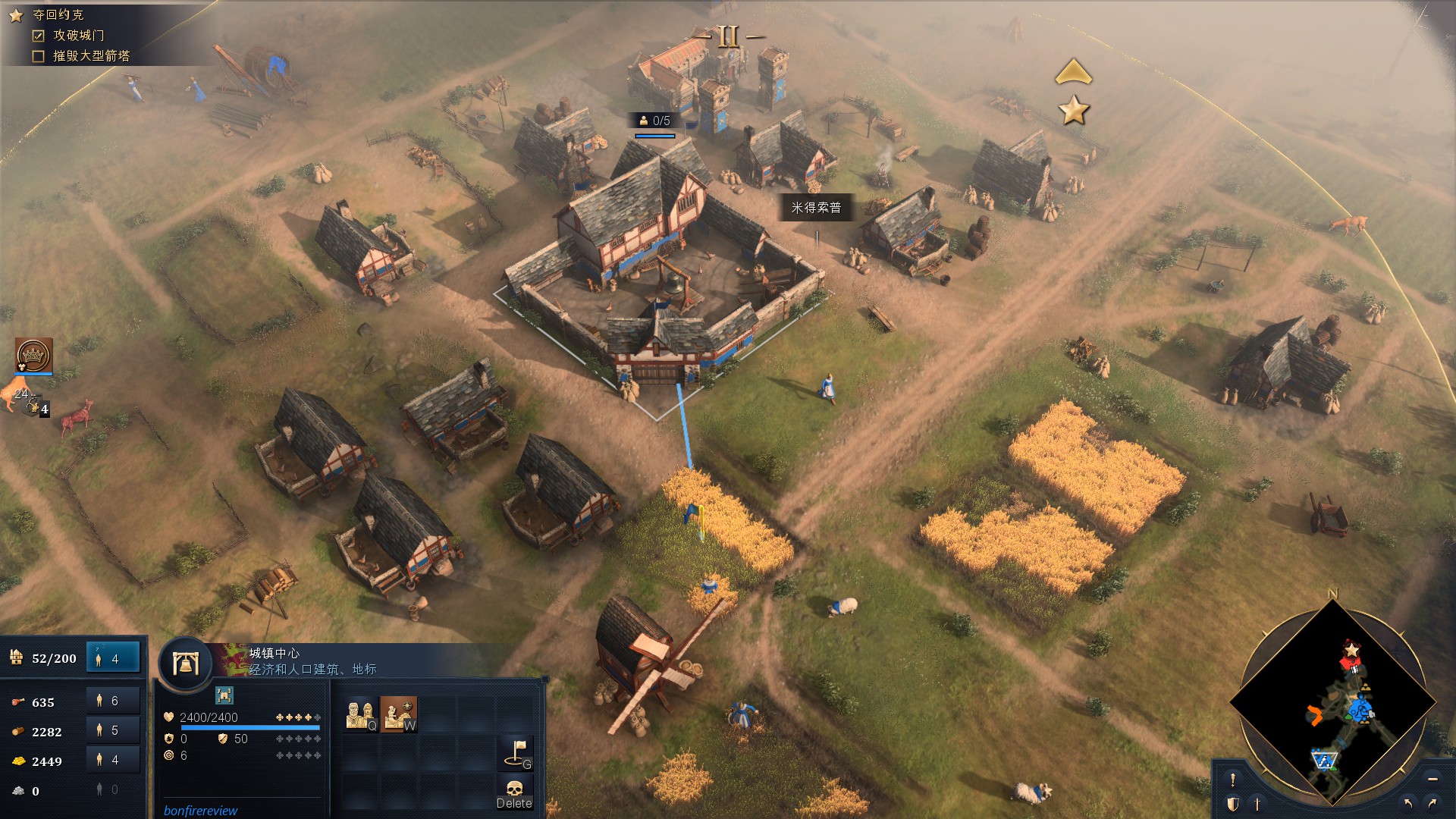The image size is (1456, 819).
Task: Select the scout production icon
Action: point(398,714)
